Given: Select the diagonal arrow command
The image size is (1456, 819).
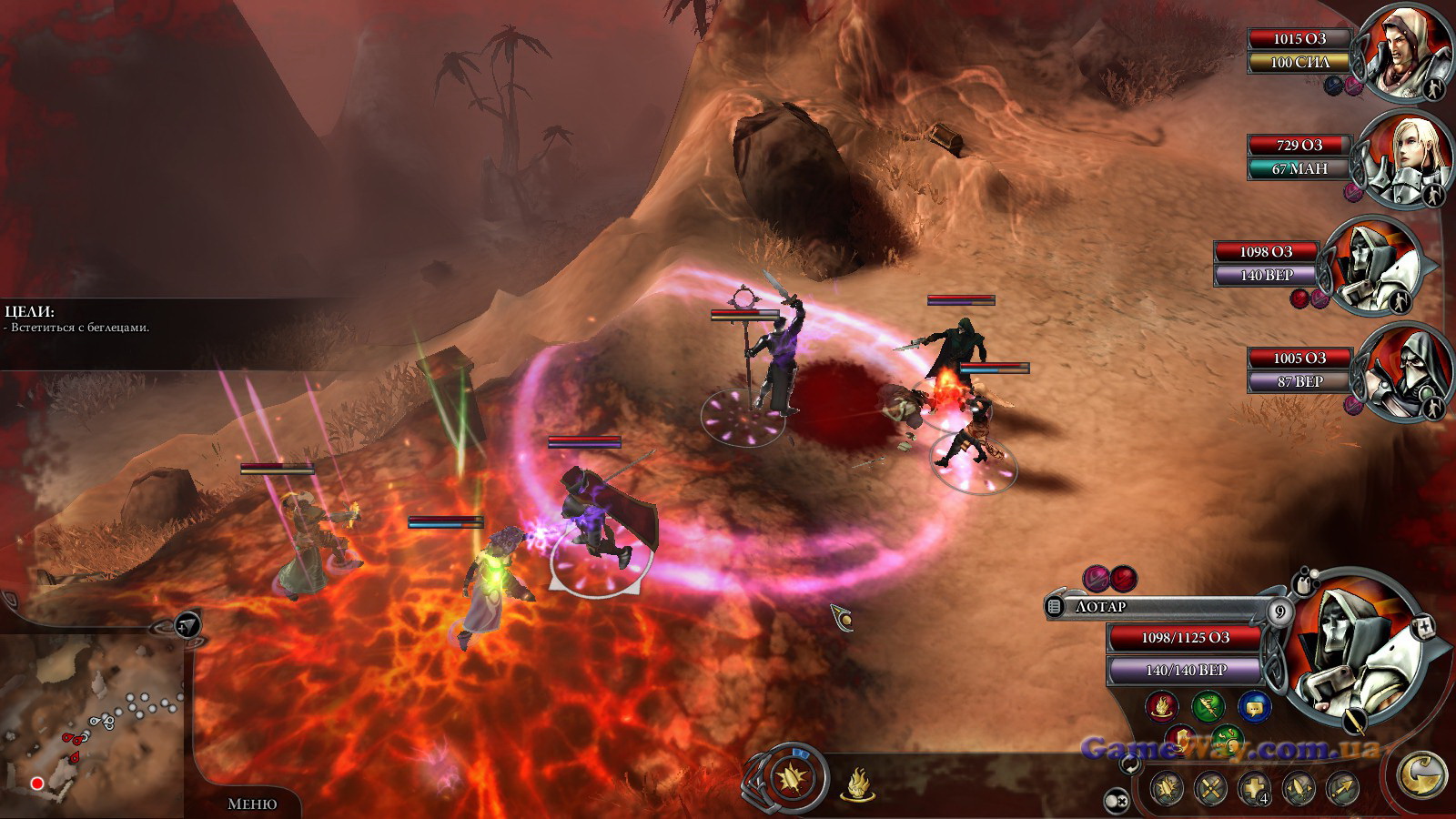Looking at the screenshot, I should click(x=1342, y=788).
